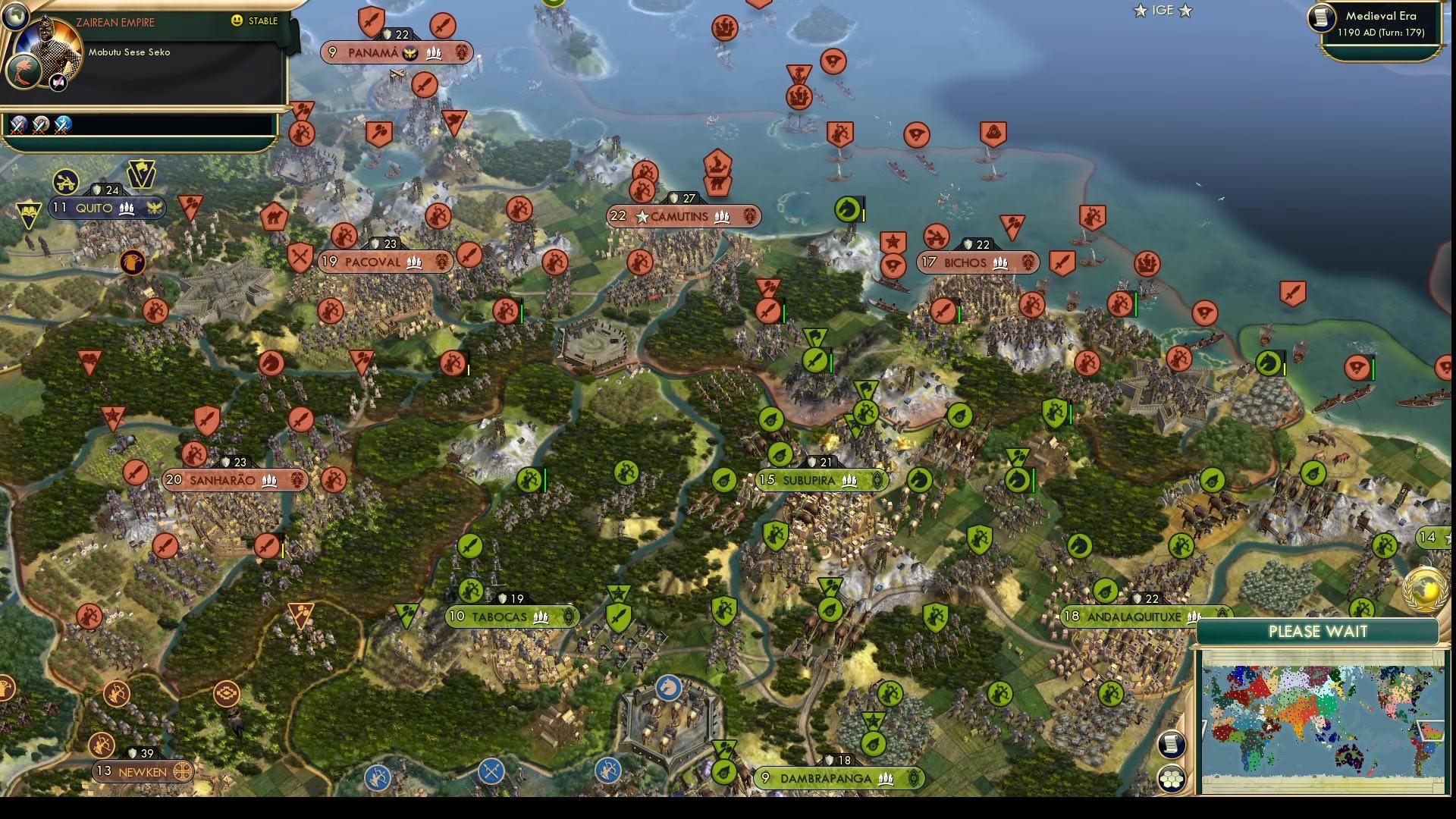1456x819 pixels.
Task: Click the red civilization emblem below the portrait
Action: point(24,72)
